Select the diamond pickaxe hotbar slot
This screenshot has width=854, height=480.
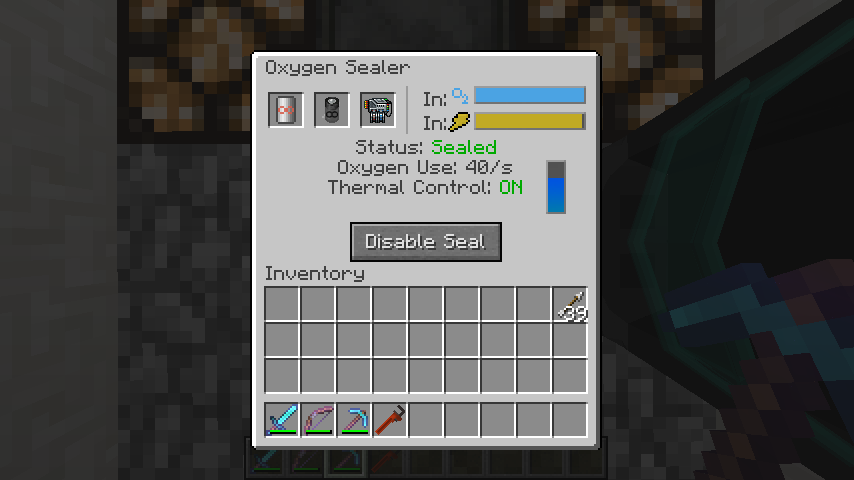(x=354, y=420)
